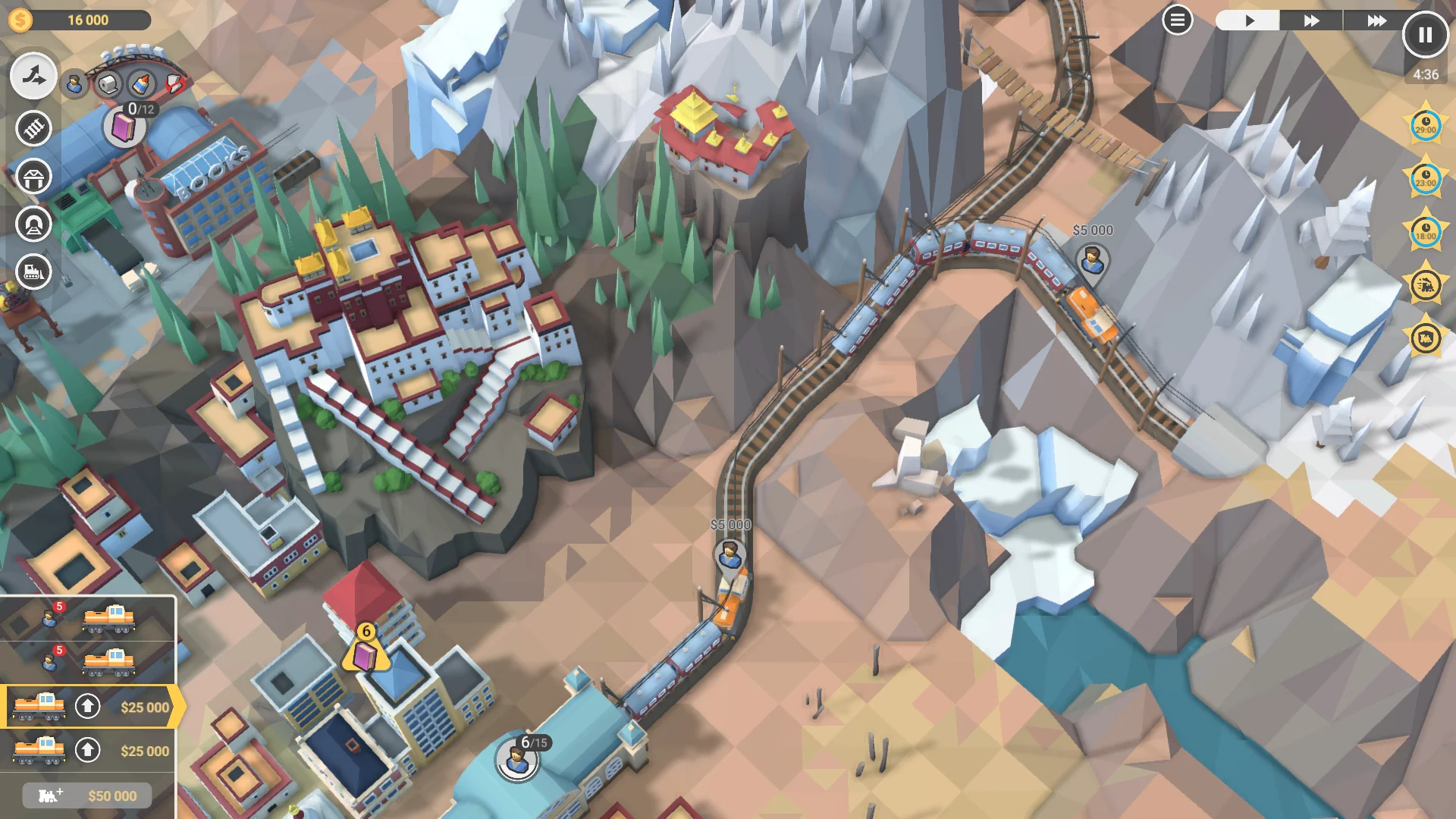Select the rail building tool

33,129
